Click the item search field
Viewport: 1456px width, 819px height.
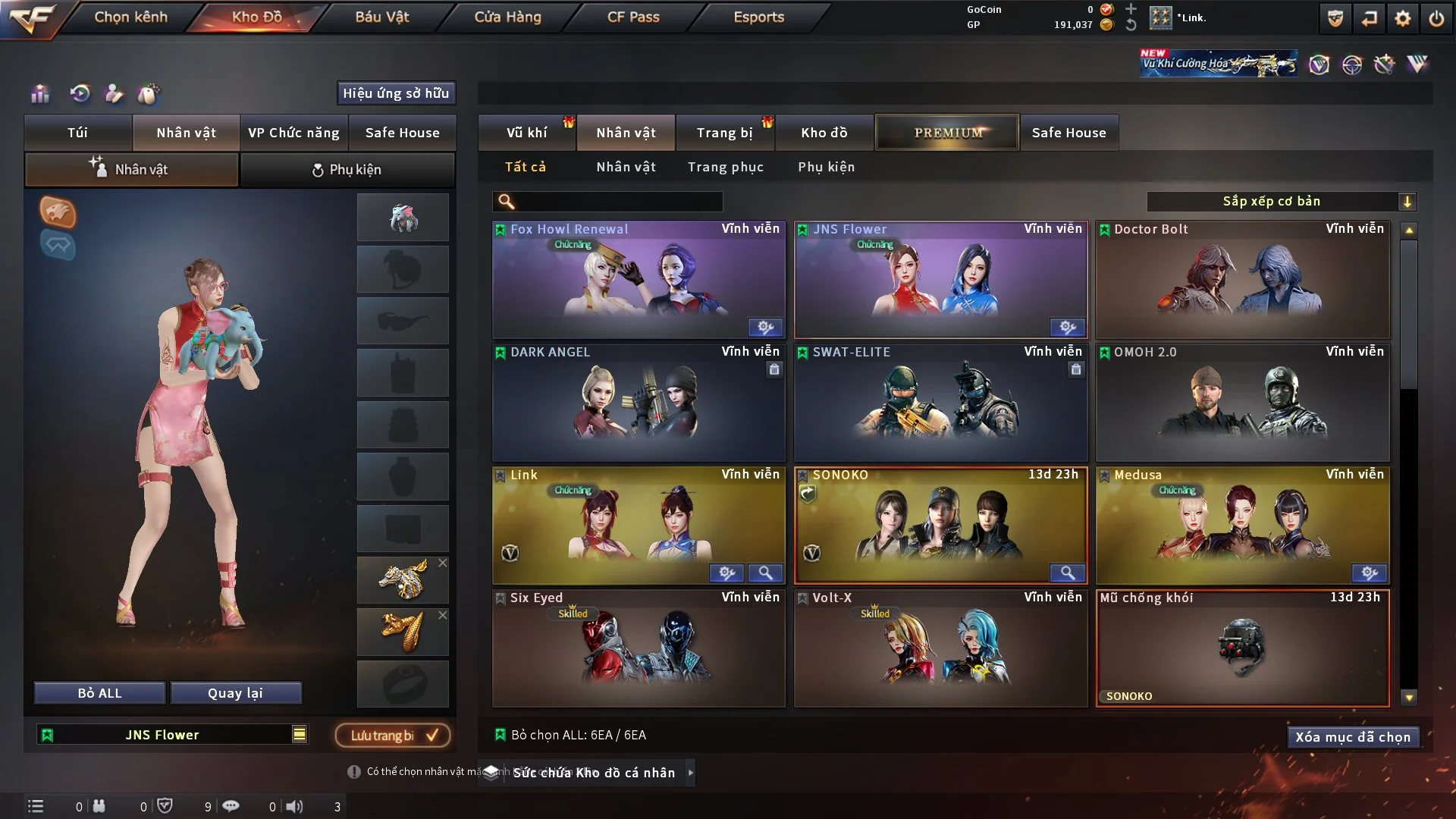[618, 201]
